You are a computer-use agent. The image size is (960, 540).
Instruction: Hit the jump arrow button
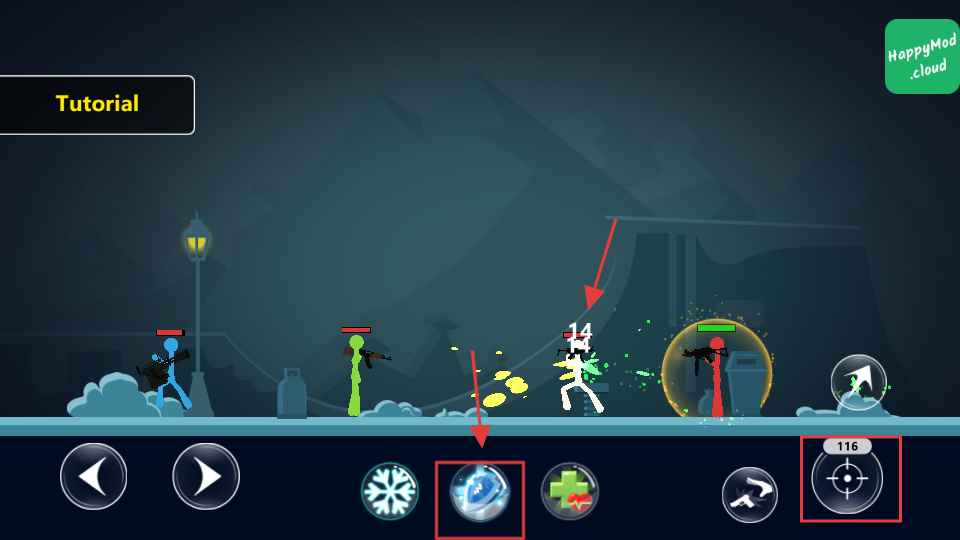pos(859,382)
